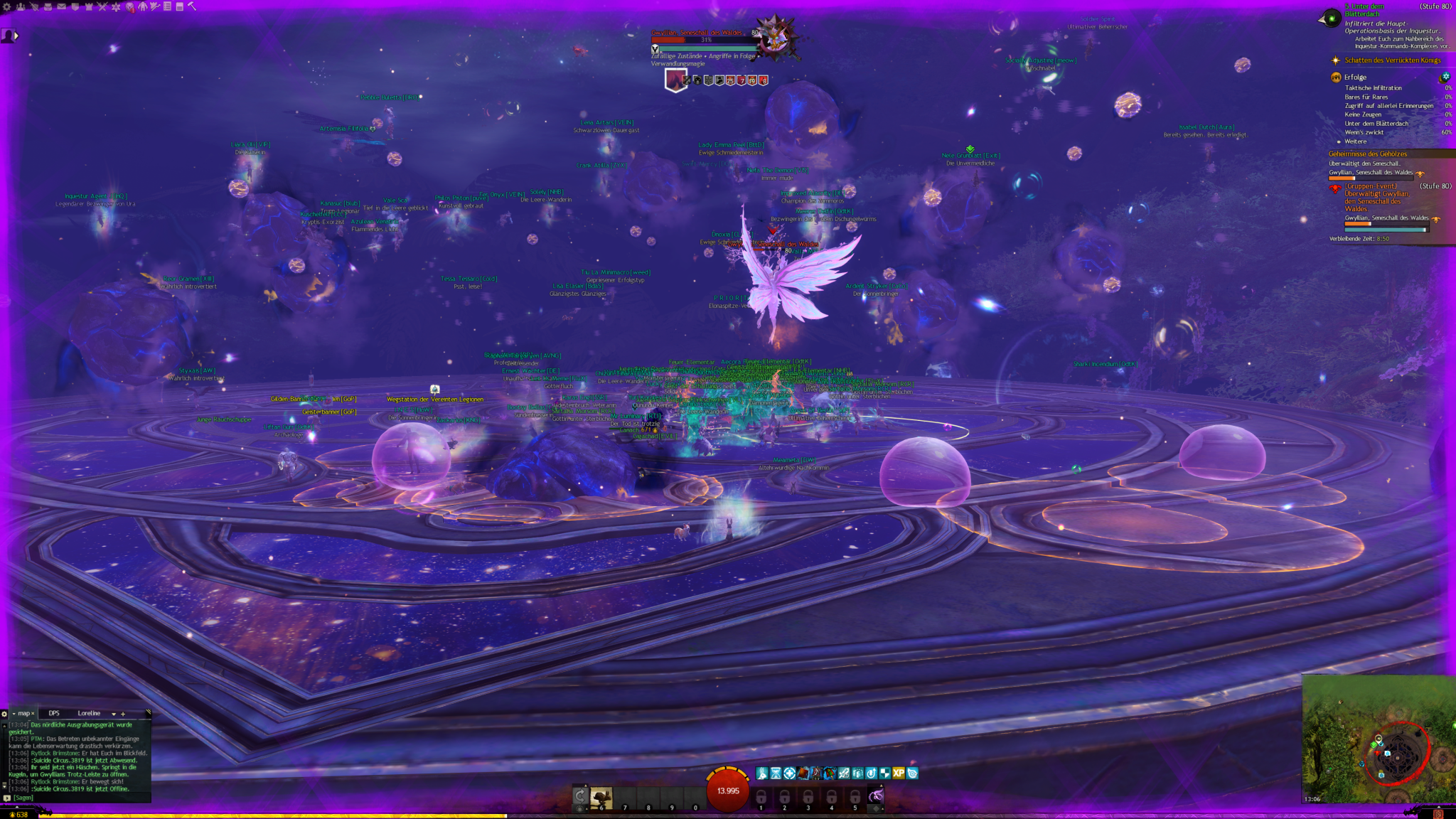Click the weapon swap arrow button
The image size is (1456, 819).
pos(580,796)
